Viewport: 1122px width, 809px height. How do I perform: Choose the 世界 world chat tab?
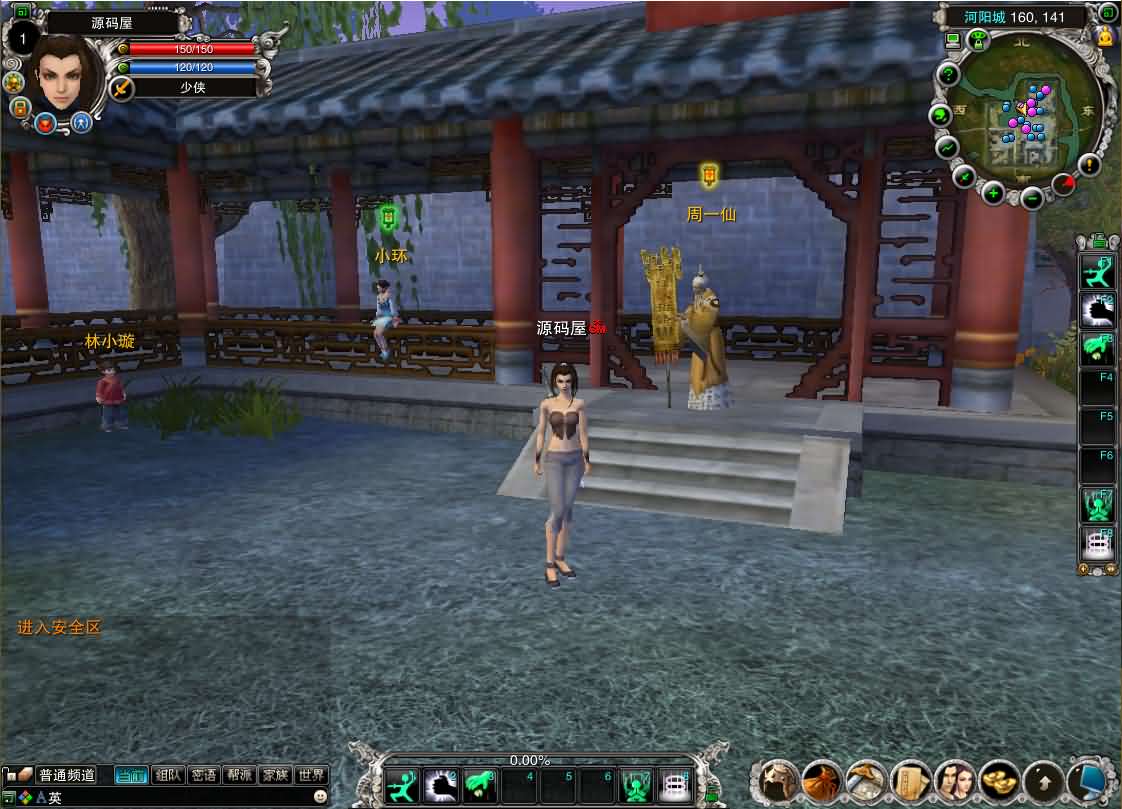click(311, 775)
